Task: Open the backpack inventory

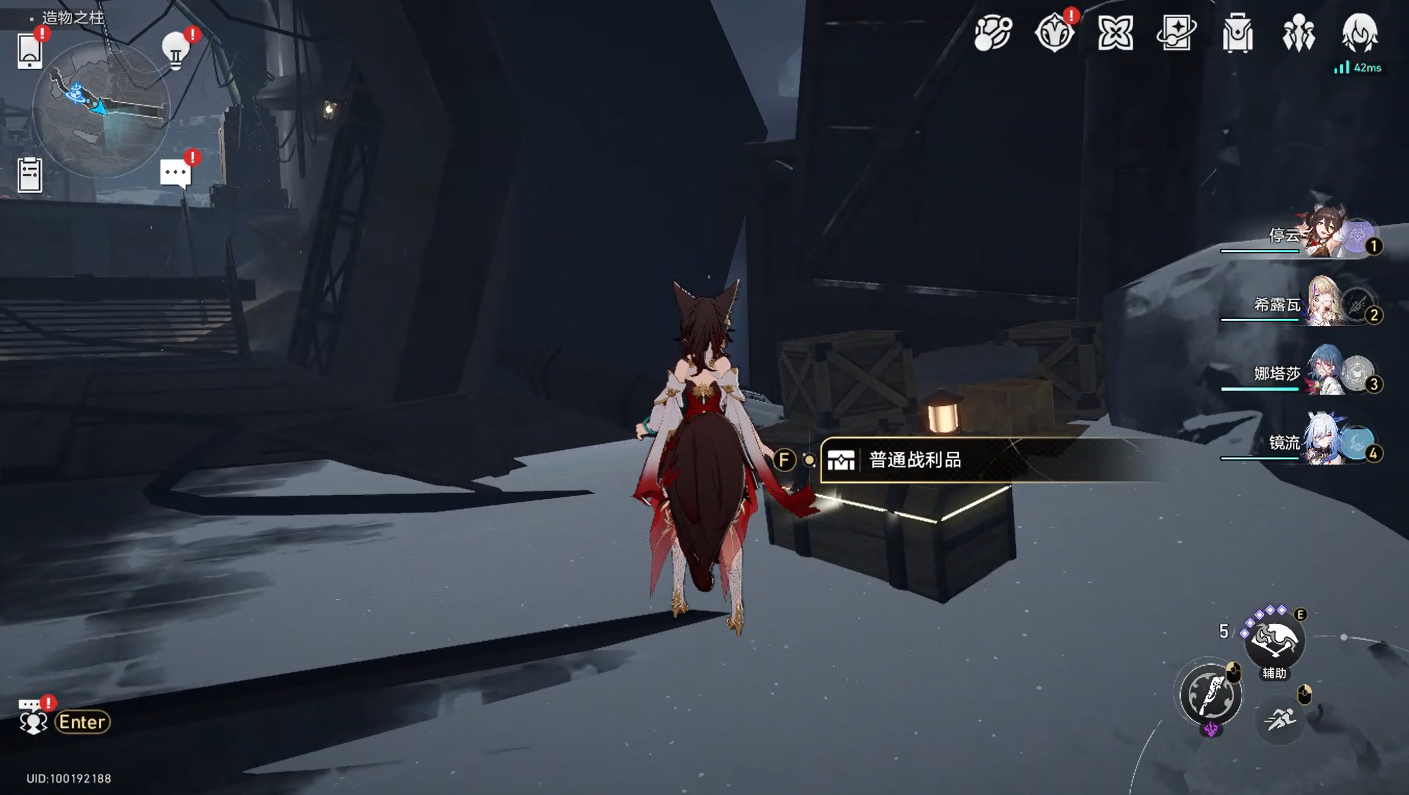Action: coord(1237,34)
